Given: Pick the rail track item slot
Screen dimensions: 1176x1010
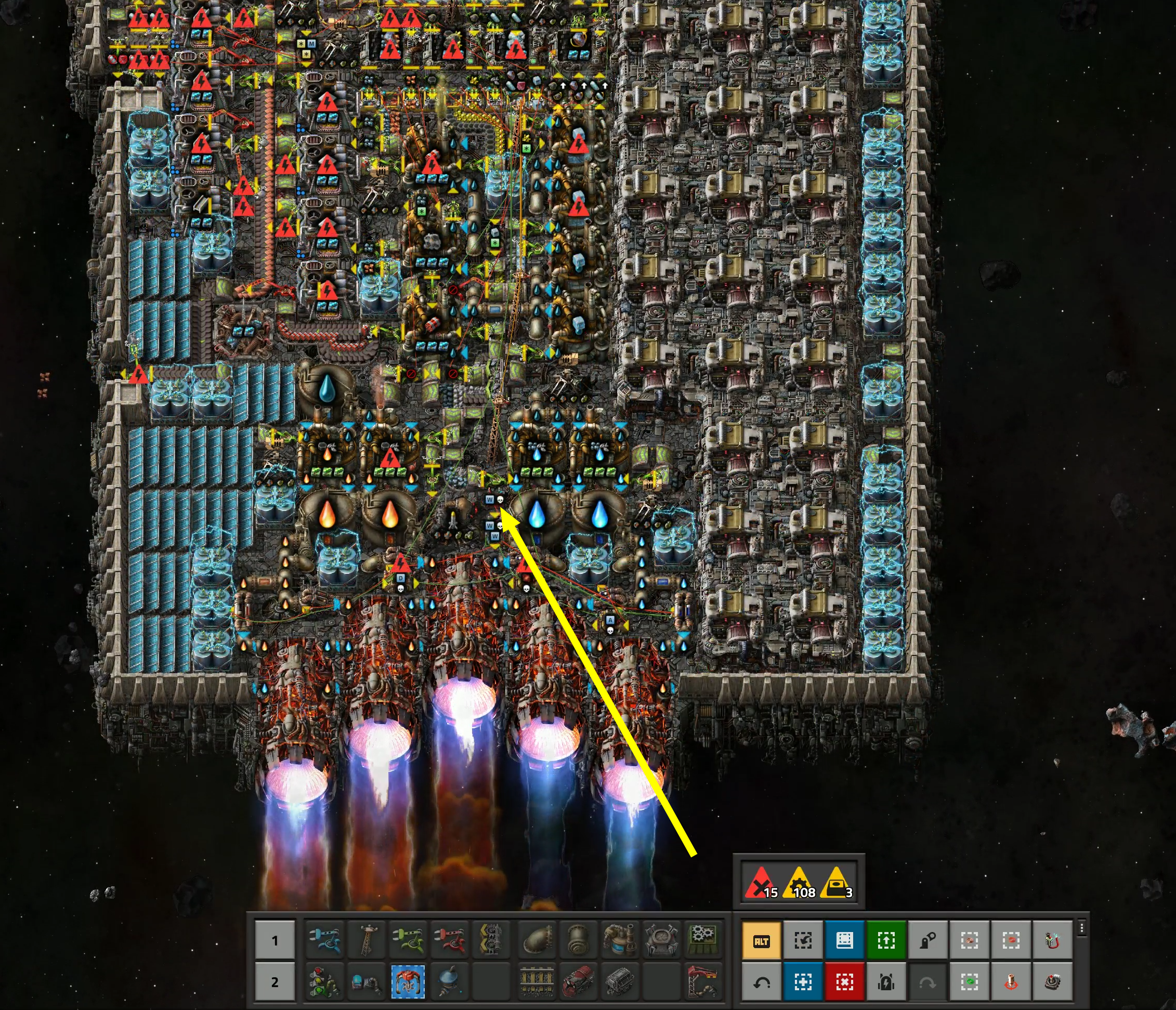Looking at the screenshot, I should point(537,982).
